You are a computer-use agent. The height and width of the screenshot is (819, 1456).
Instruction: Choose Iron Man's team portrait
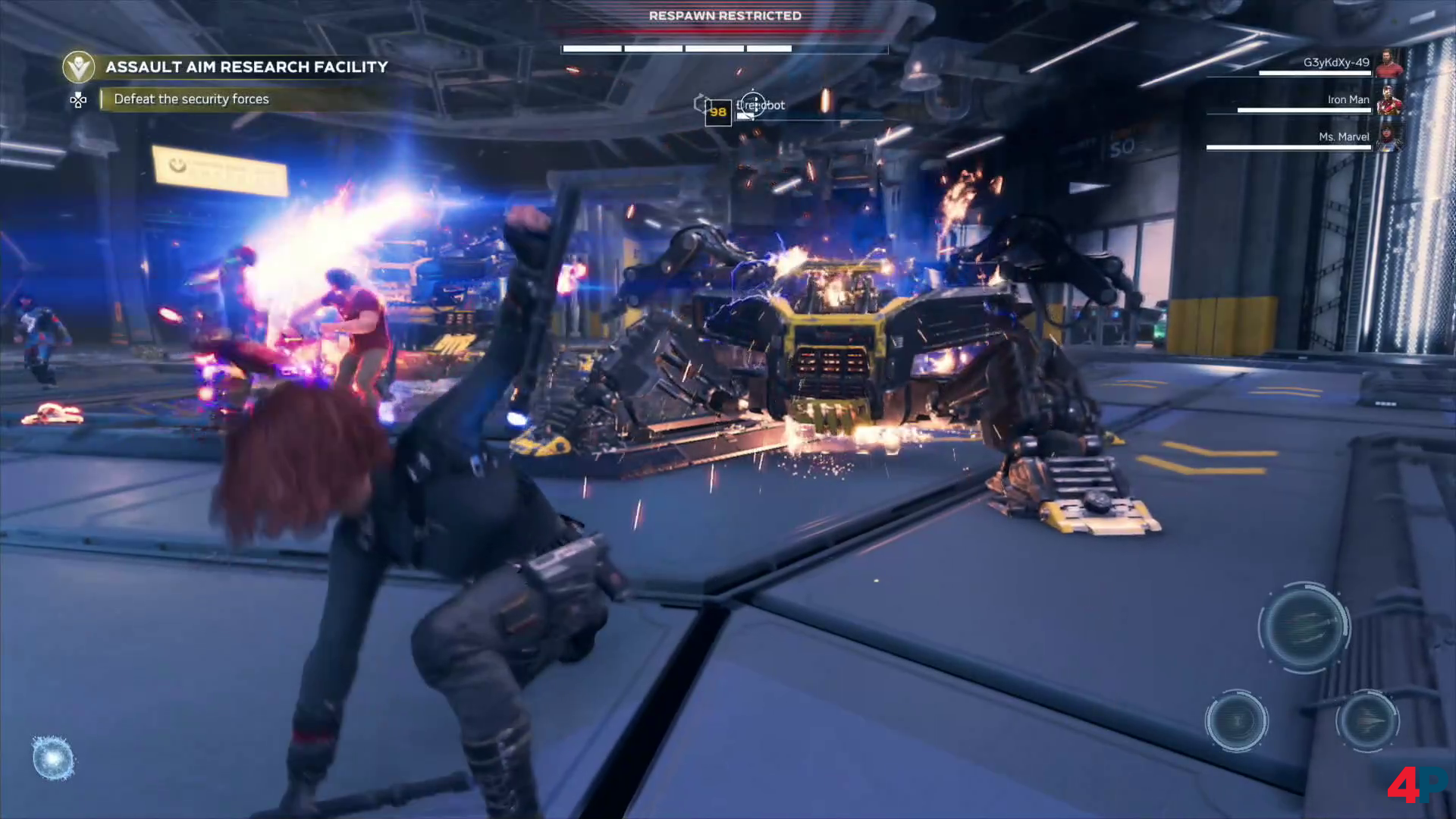1389,101
